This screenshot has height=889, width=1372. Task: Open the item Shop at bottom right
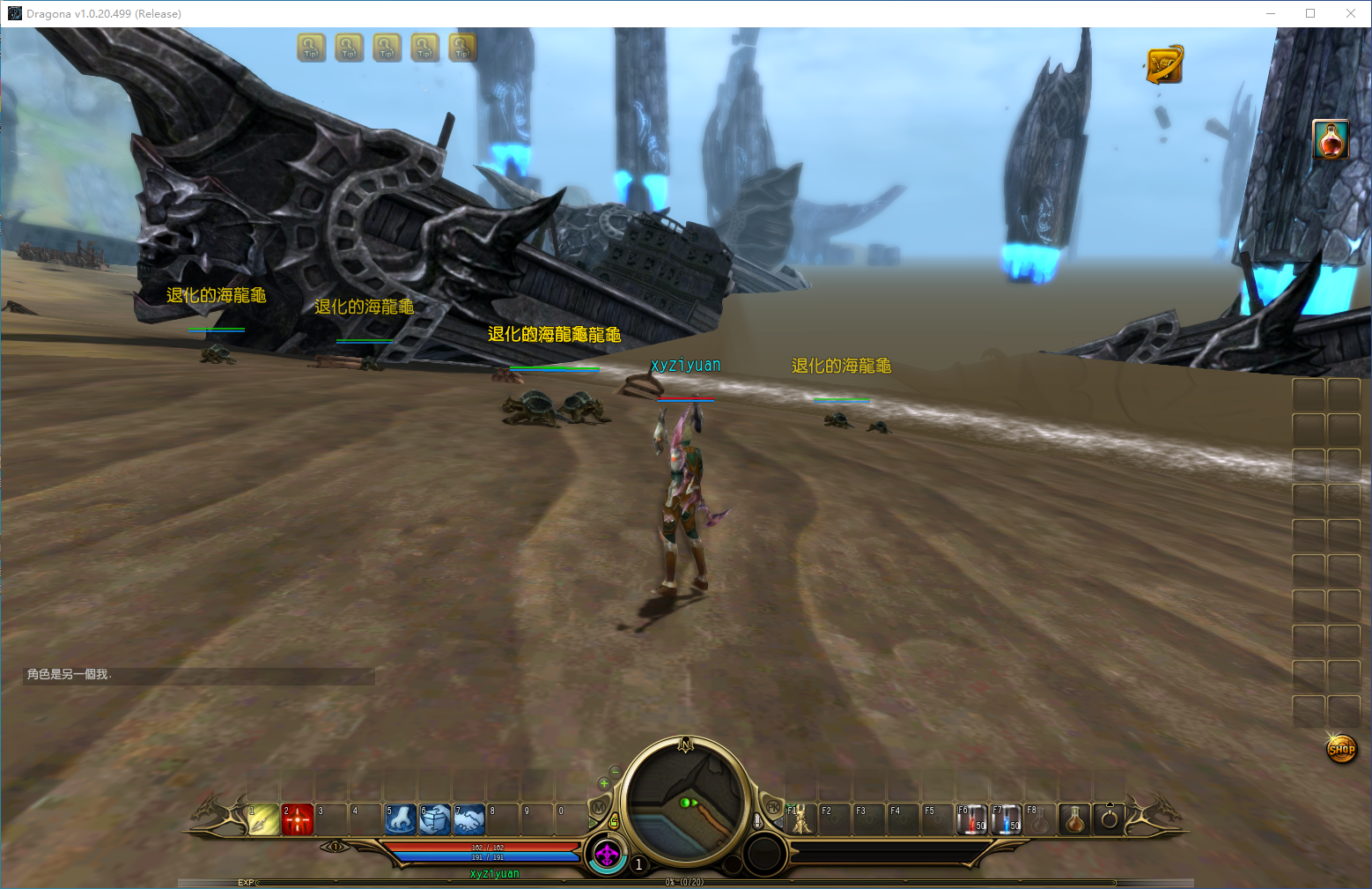[1342, 746]
